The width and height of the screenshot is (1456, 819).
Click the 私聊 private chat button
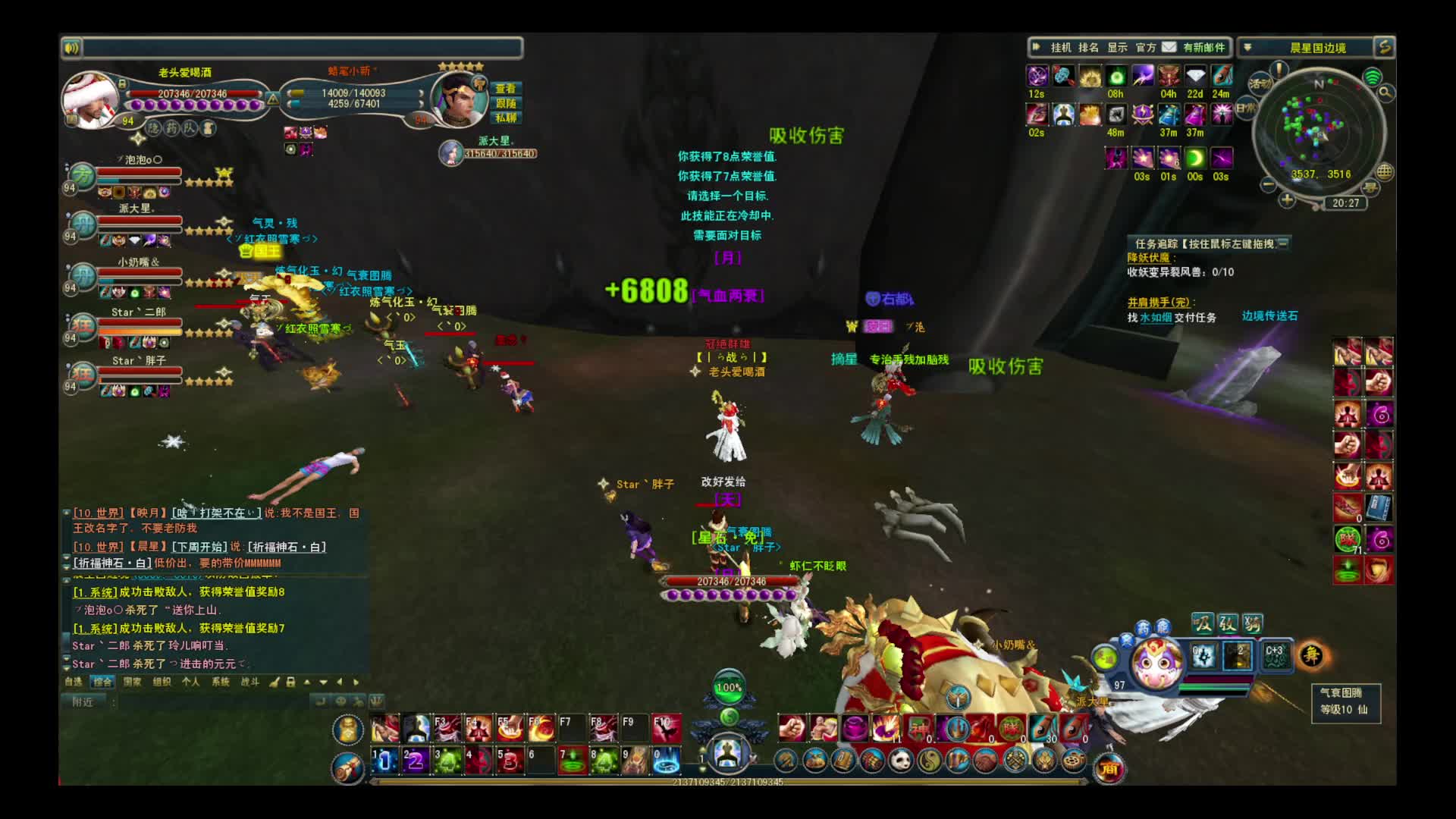pyautogui.click(x=506, y=118)
